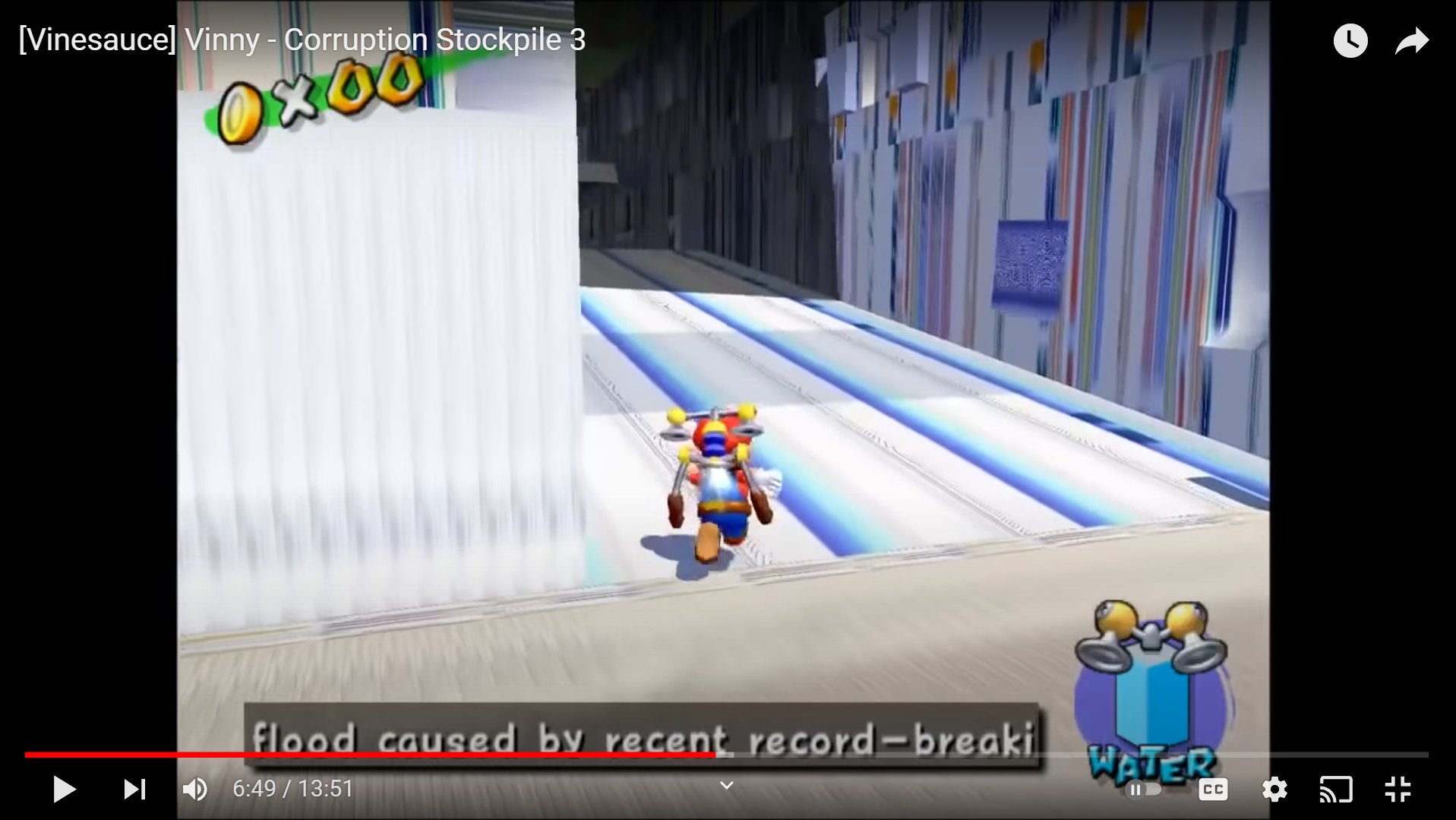
Task: Exit fullscreen mode
Action: (1398, 789)
